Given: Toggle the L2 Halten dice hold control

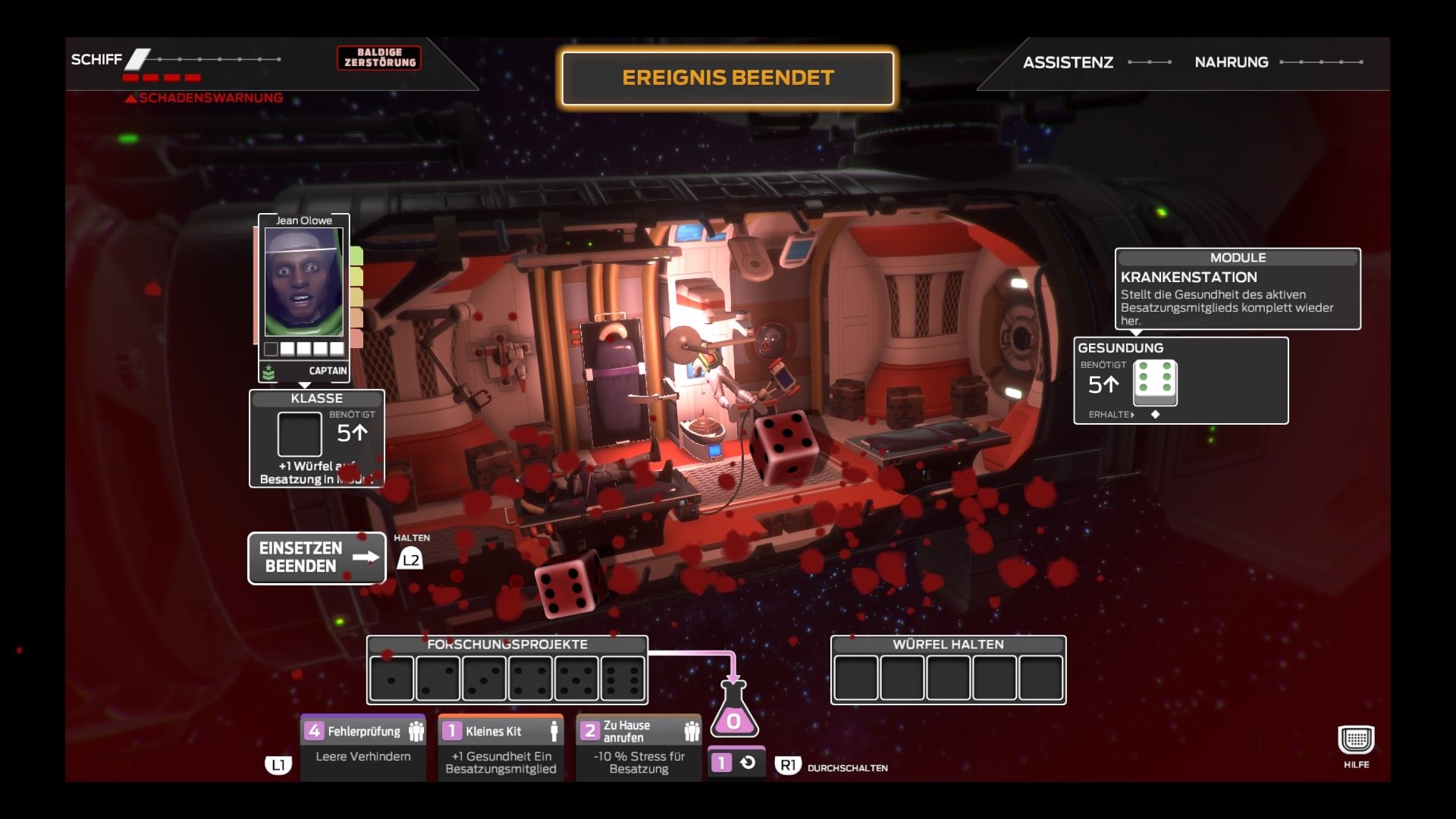Looking at the screenshot, I should pos(410,559).
